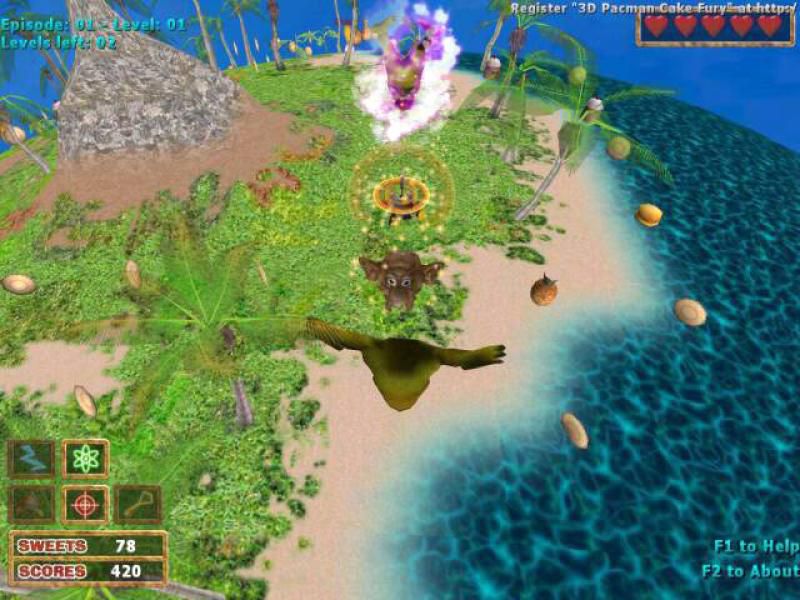Activate the lightning bolt power-up icon
800x600 pixels.
click(31, 459)
